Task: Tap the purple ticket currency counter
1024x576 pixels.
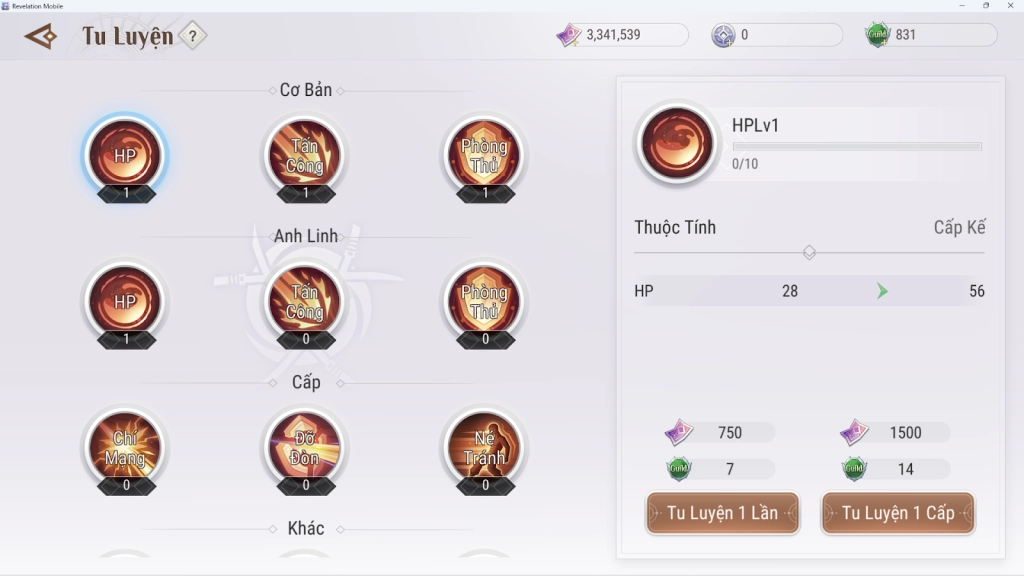Action: click(622, 35)
